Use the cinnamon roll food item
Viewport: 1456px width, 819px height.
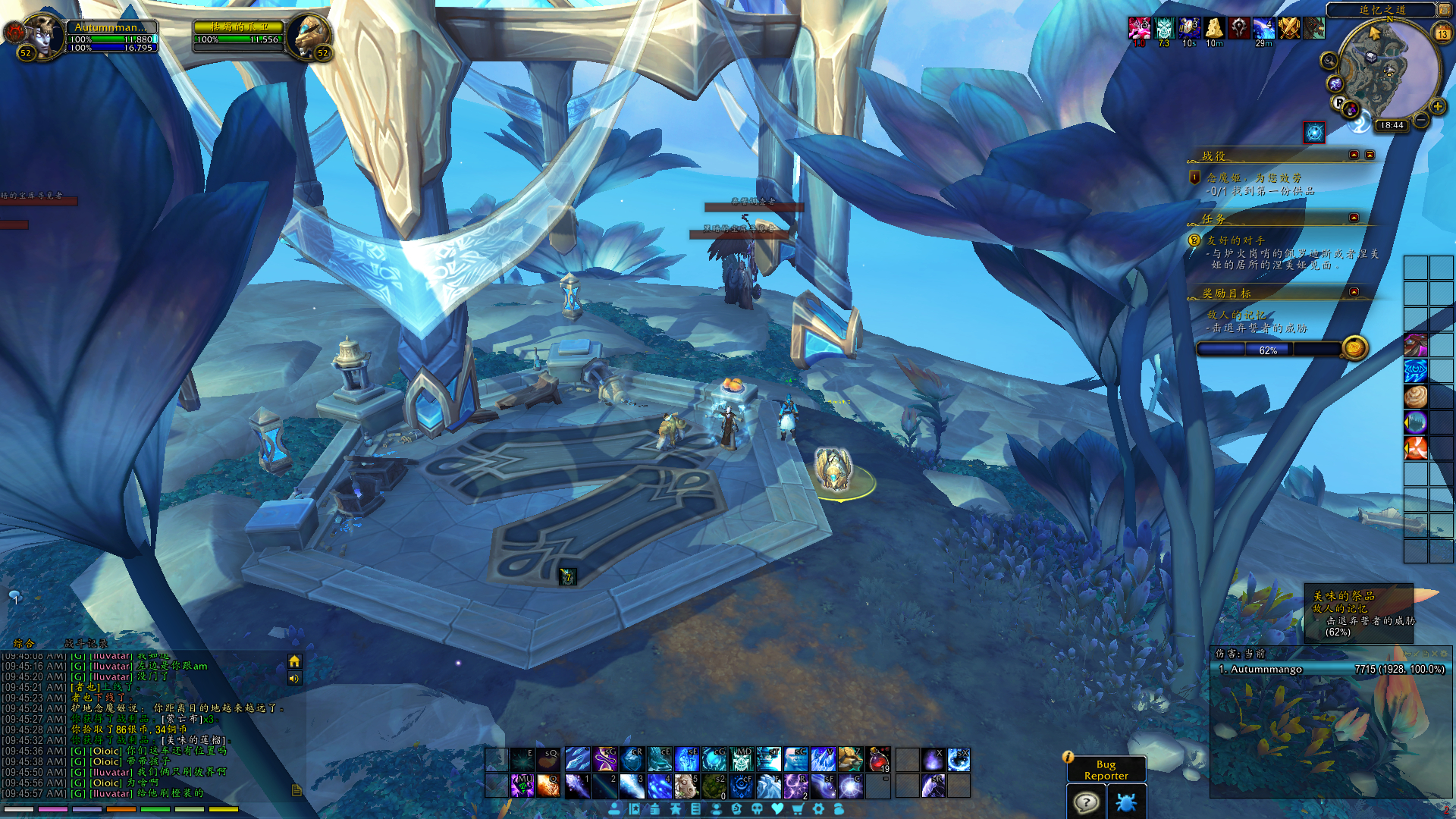pos(1416,396)
